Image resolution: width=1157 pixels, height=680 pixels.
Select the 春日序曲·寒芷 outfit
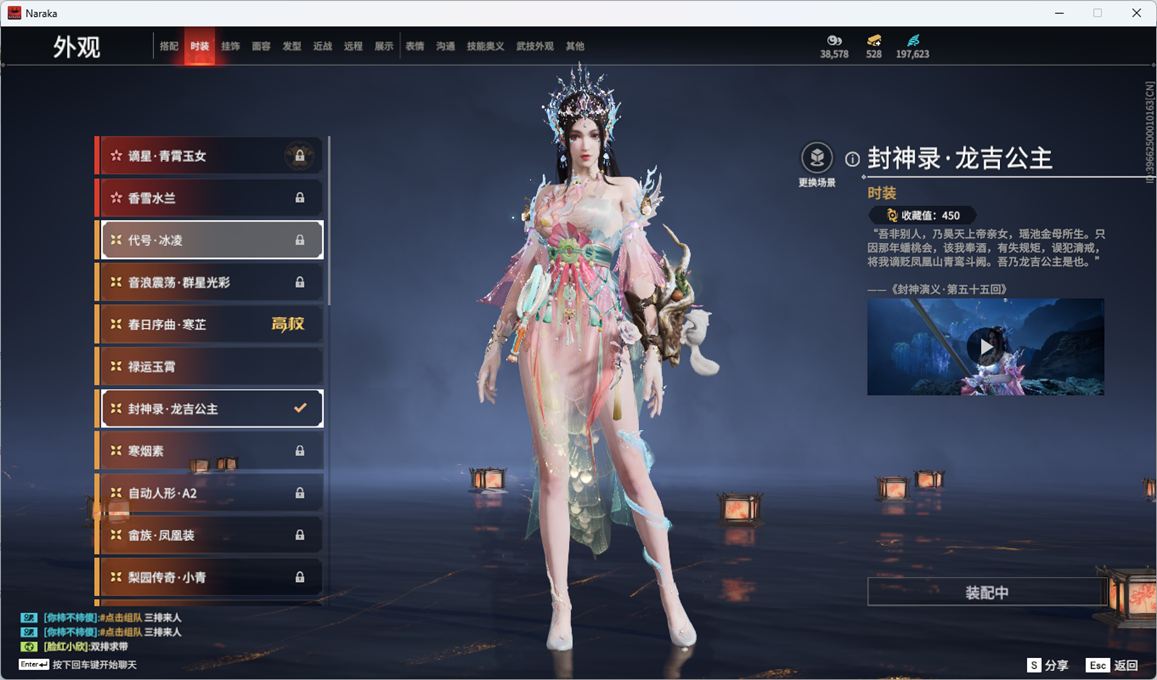pyautogui.click(x=210, y=325)
